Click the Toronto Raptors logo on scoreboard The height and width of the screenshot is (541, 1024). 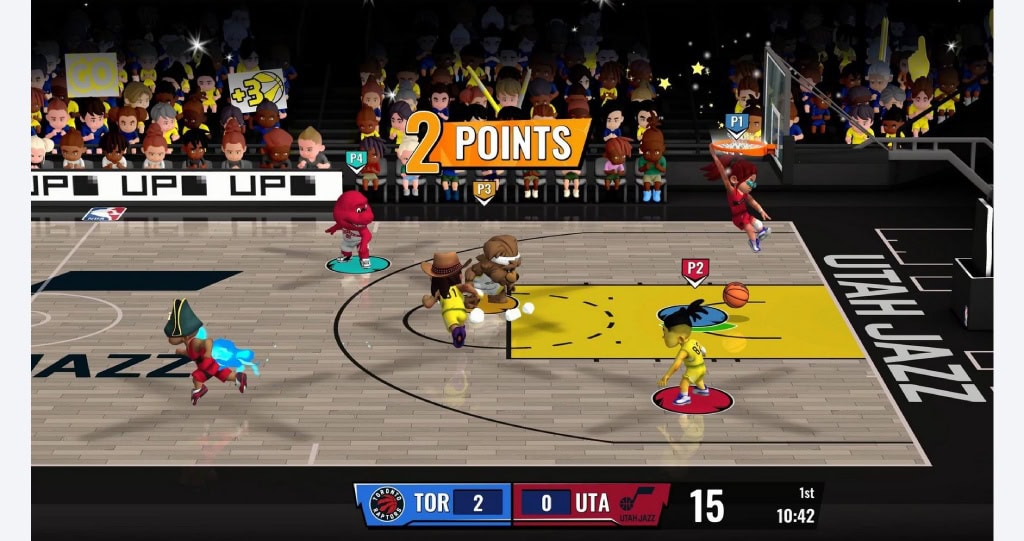(386, 504)
